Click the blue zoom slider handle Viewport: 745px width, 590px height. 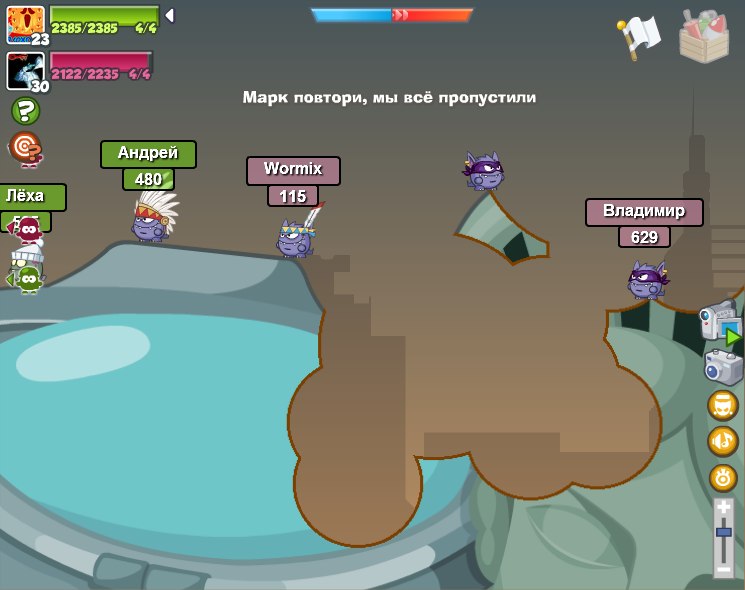coord(723,533)
